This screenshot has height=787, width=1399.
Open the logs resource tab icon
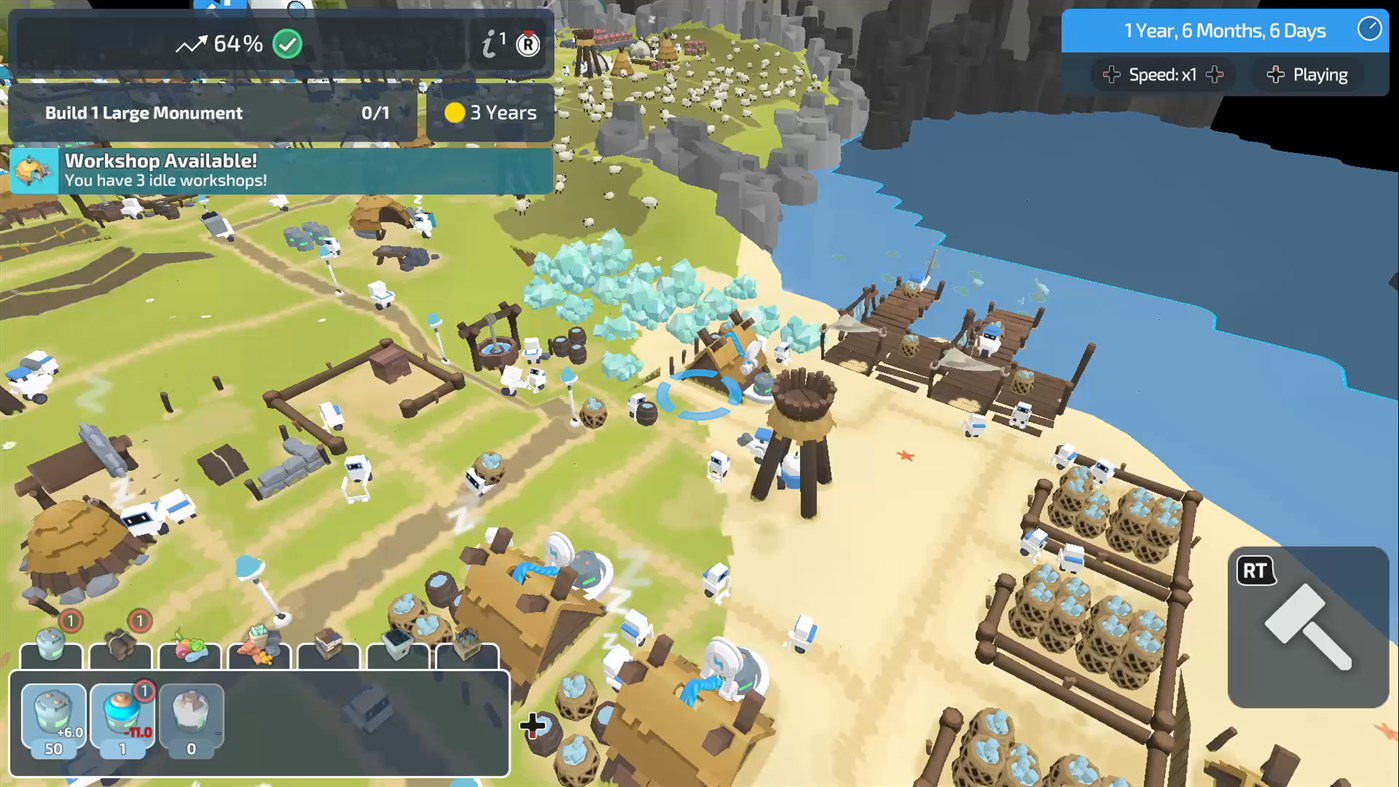[x=121, y=655]
